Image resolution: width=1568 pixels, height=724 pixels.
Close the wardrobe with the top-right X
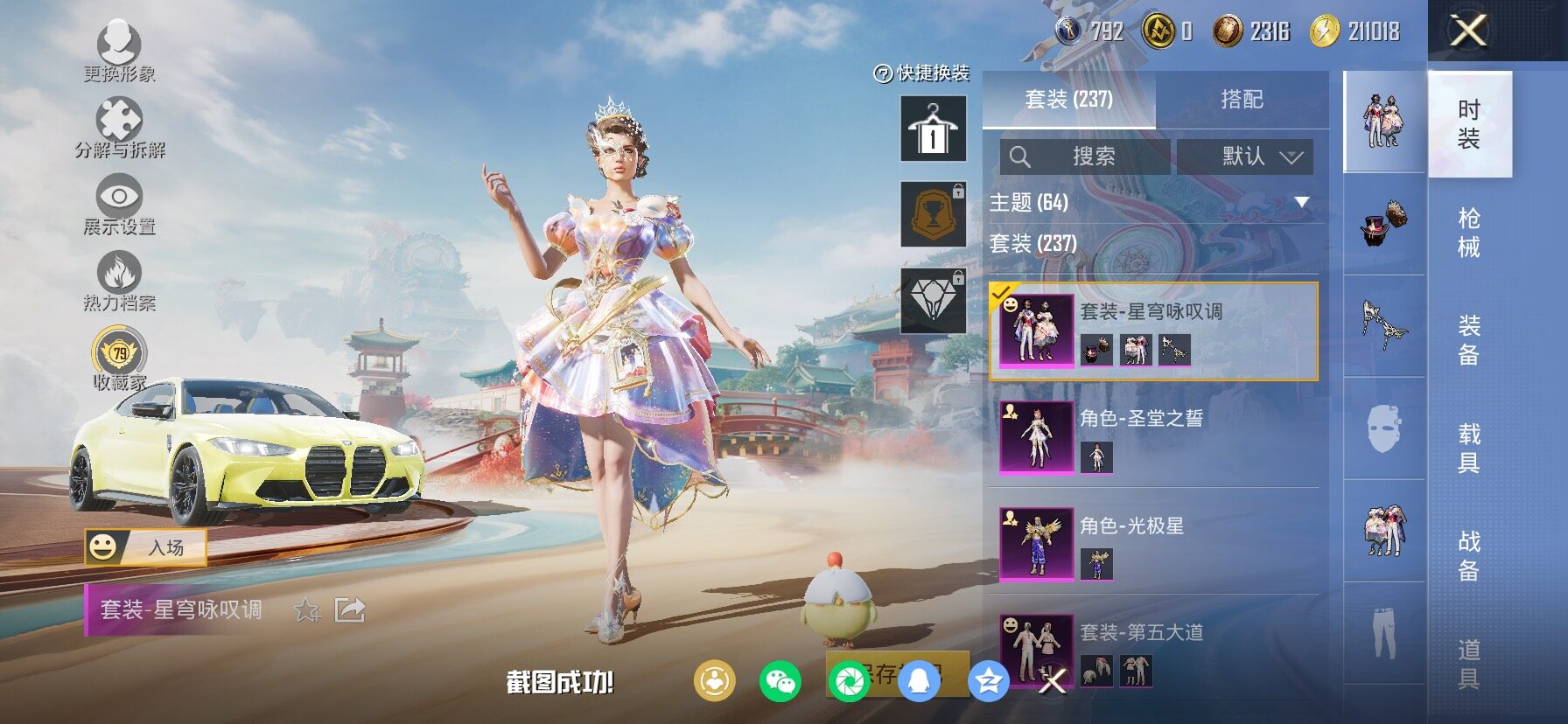click(1468, 31)
